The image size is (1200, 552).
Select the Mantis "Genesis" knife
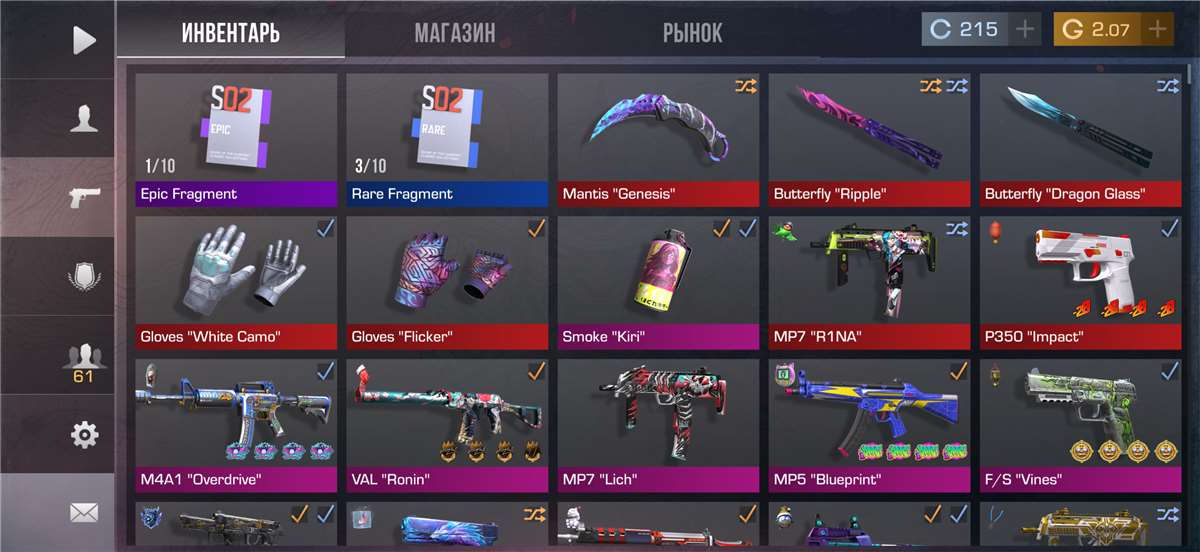coord(658,138)
